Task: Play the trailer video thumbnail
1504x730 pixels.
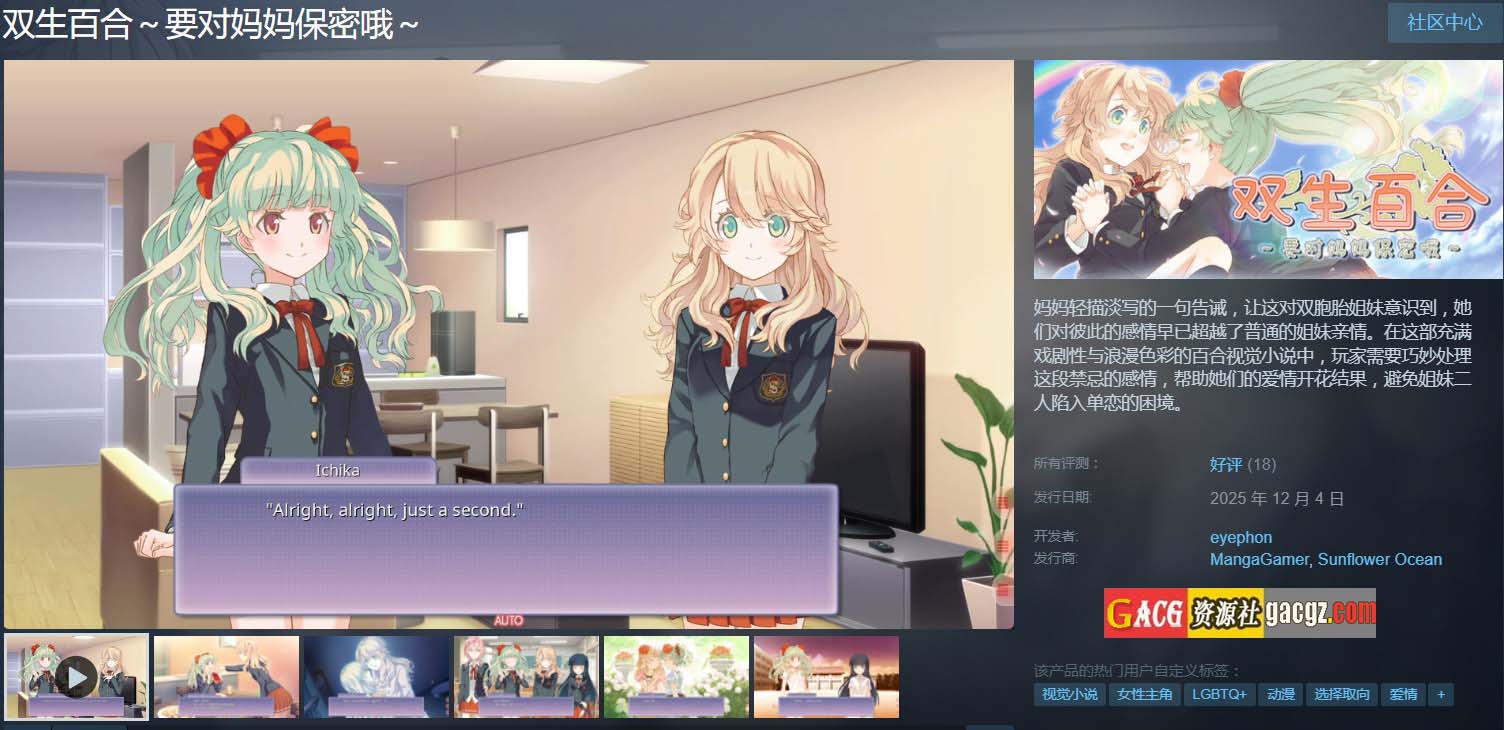Action: pyautogui.click(x=77, y=677)
